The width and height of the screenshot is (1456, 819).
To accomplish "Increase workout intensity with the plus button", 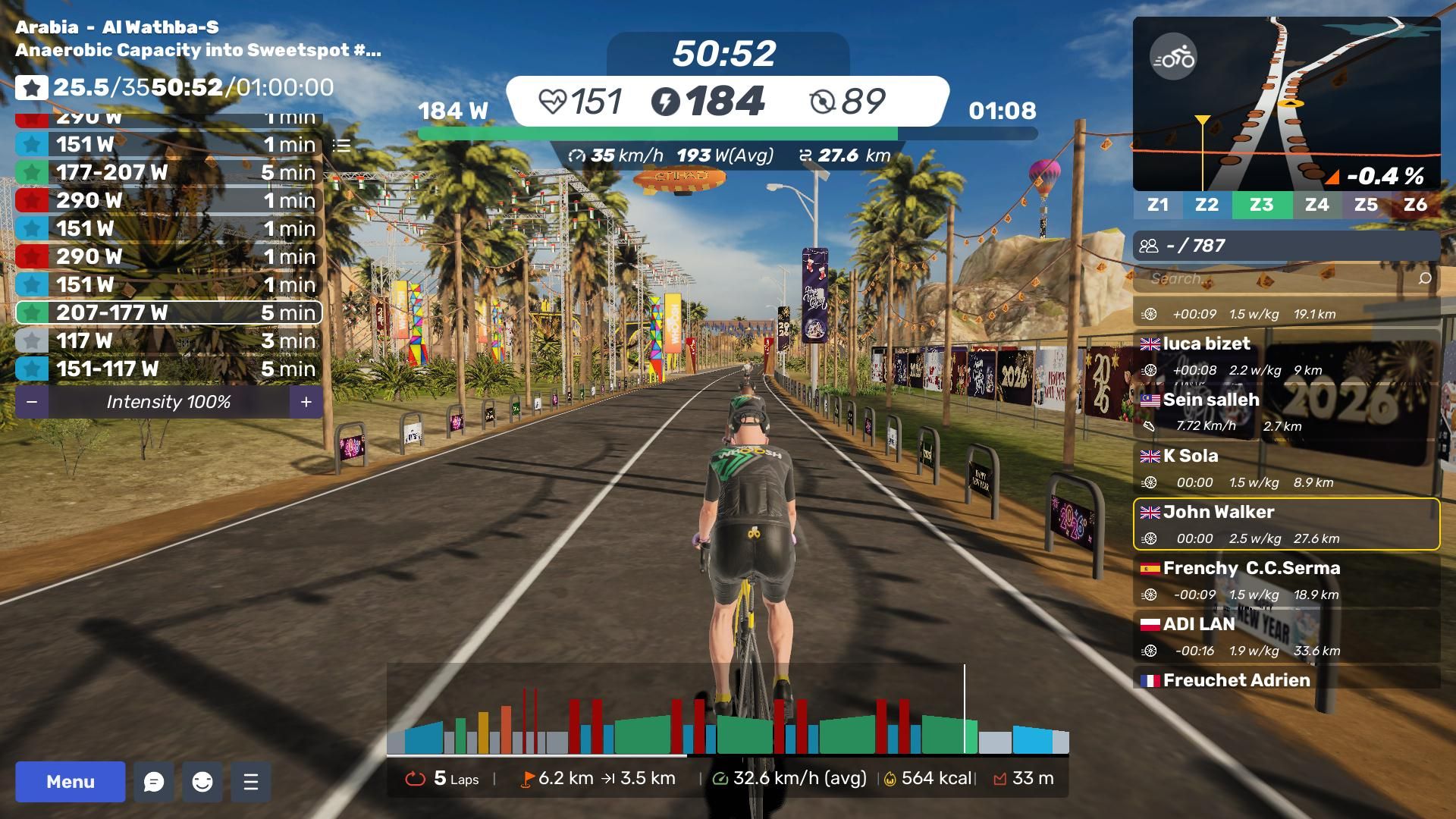I will coord(306,402).
